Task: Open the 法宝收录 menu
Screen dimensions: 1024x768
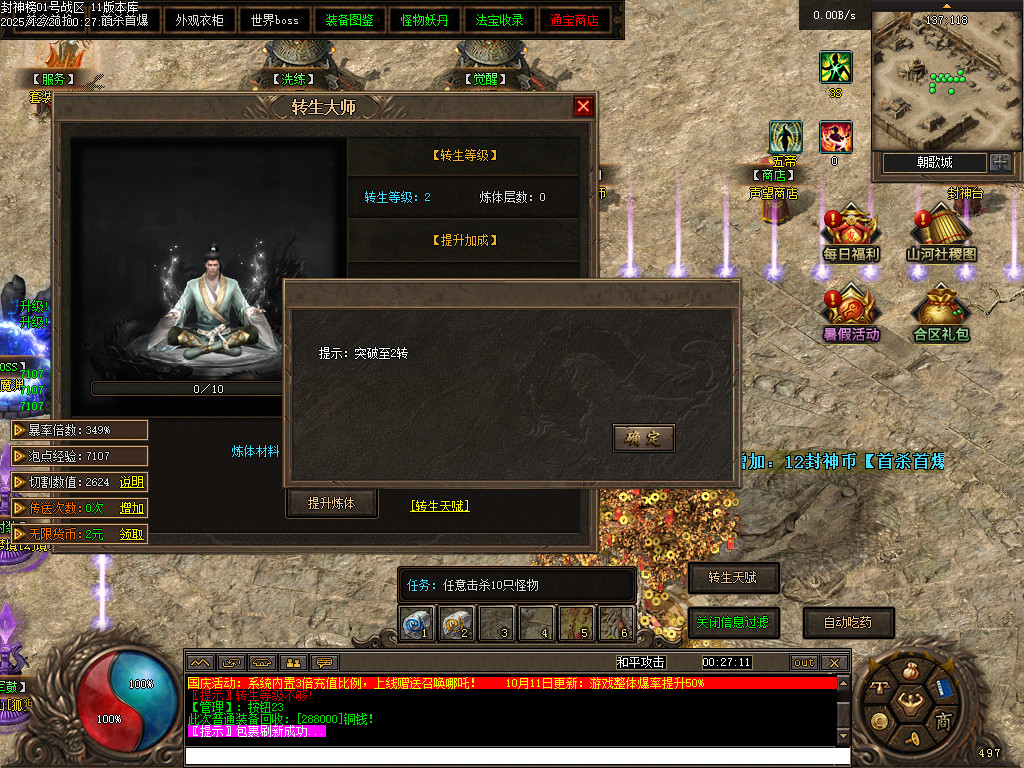Action: click(500, 20)
